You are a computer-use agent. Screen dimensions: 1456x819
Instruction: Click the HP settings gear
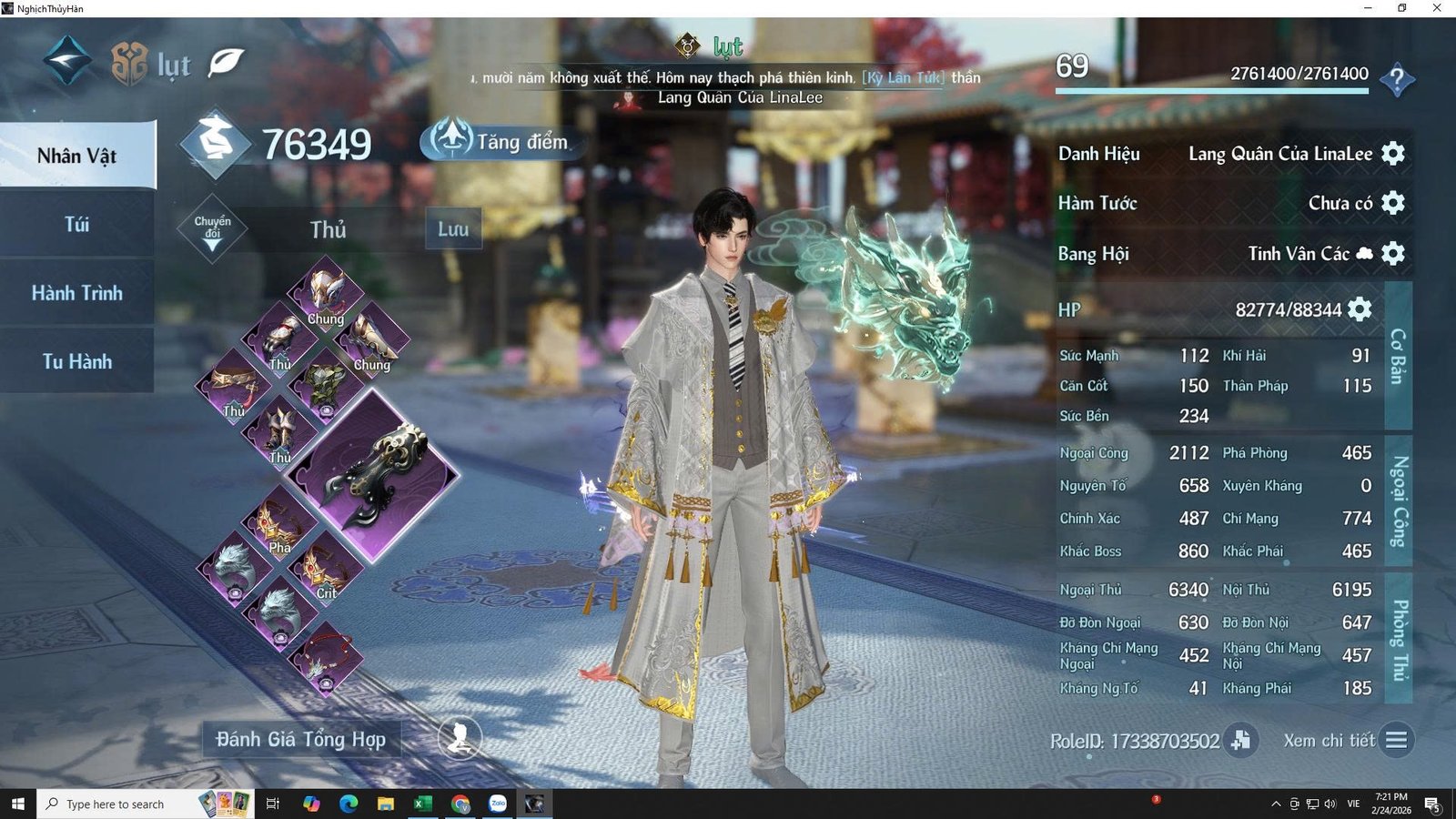tap(1360, 309)
